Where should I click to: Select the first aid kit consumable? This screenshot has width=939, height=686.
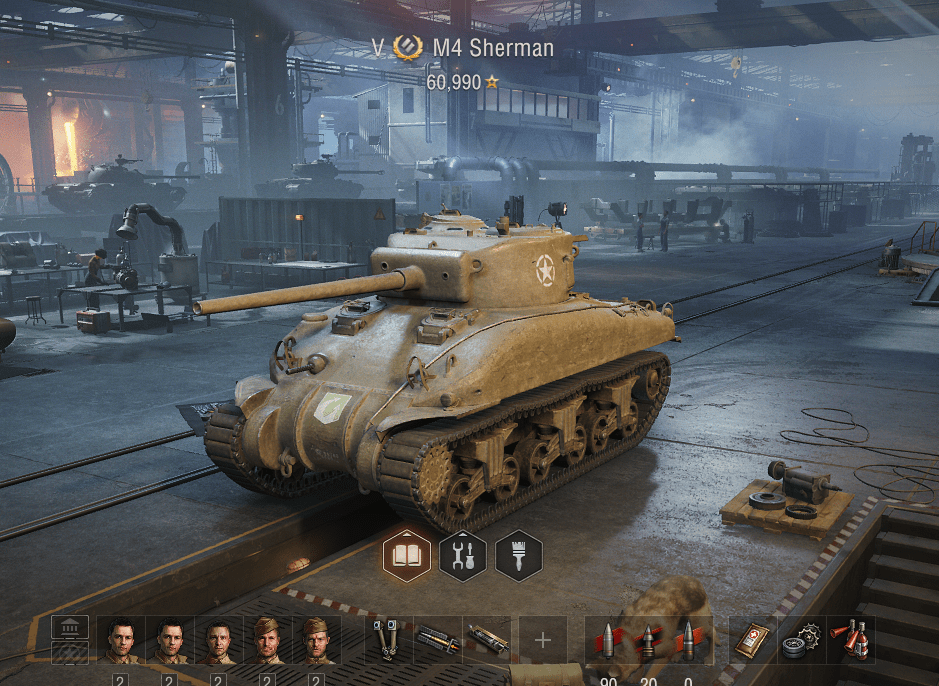click(753, 640)
